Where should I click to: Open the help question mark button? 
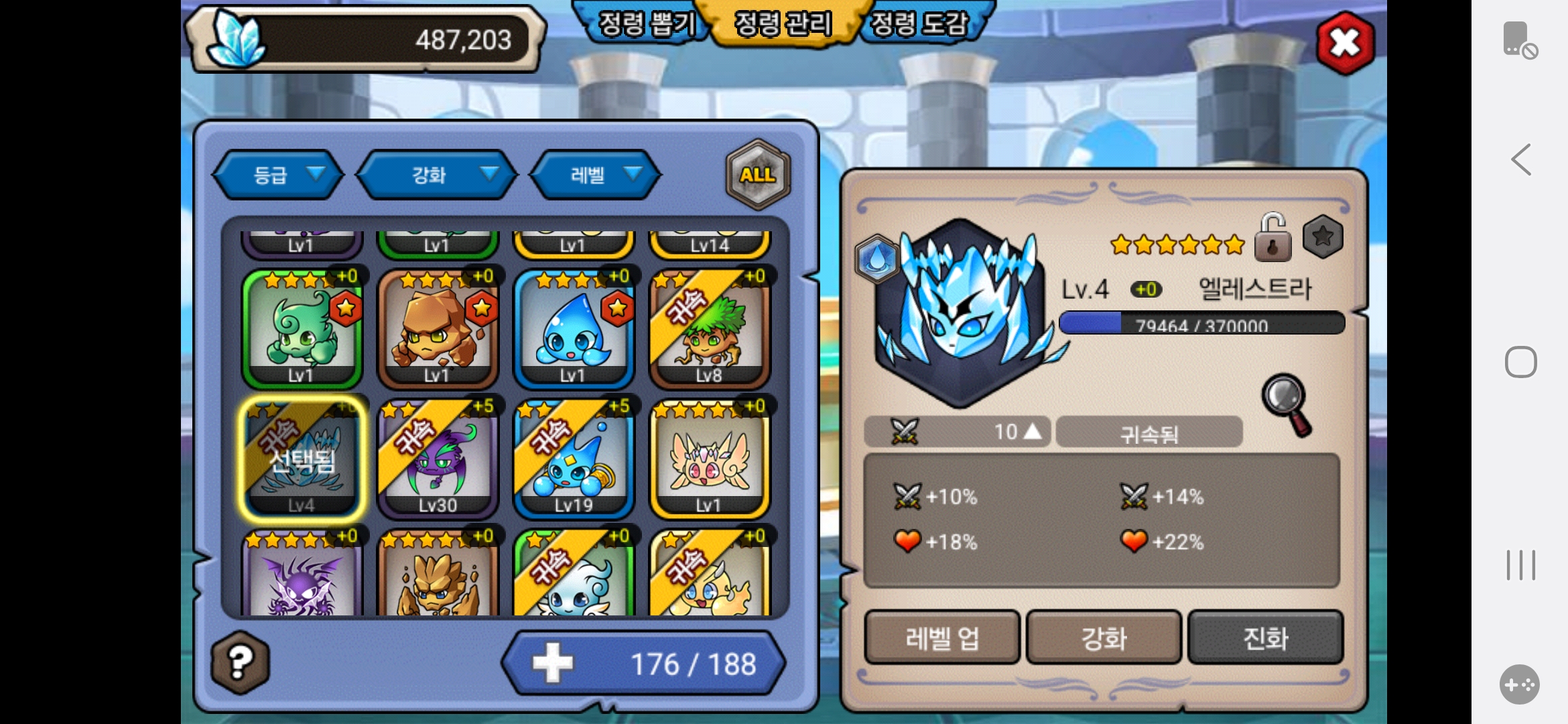240,662
